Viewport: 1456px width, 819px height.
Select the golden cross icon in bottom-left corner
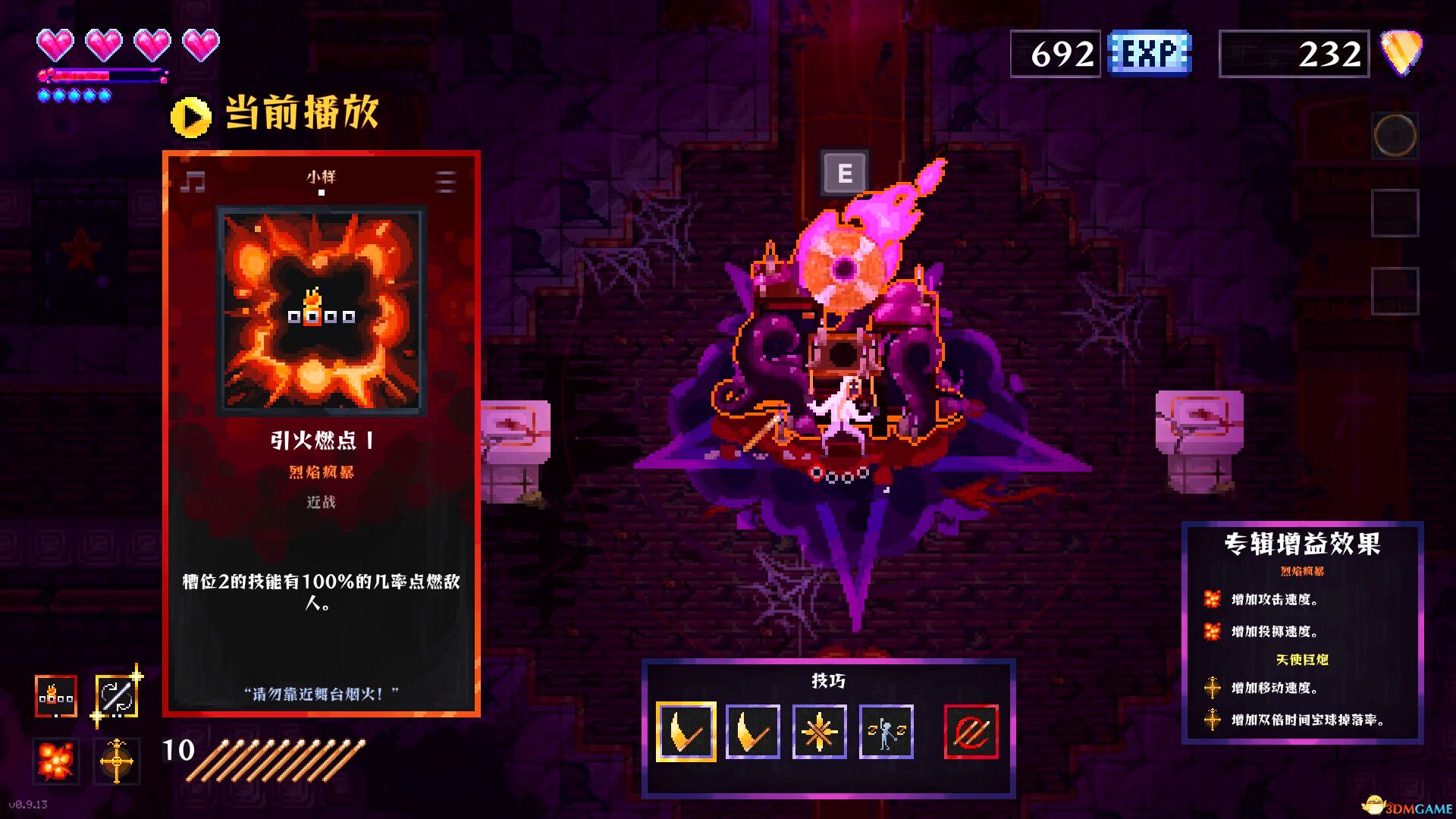point(118,761)
